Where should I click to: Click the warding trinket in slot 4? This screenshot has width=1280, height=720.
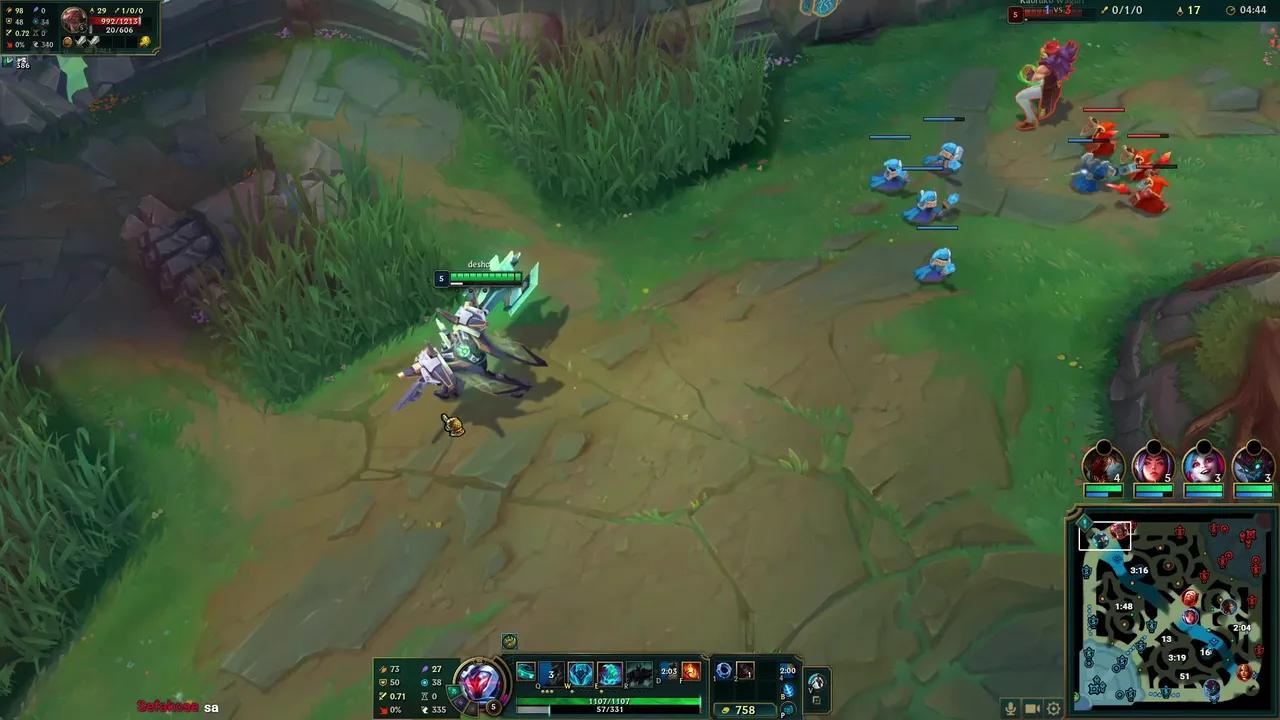pyautogui.click(x=786, y=672)
